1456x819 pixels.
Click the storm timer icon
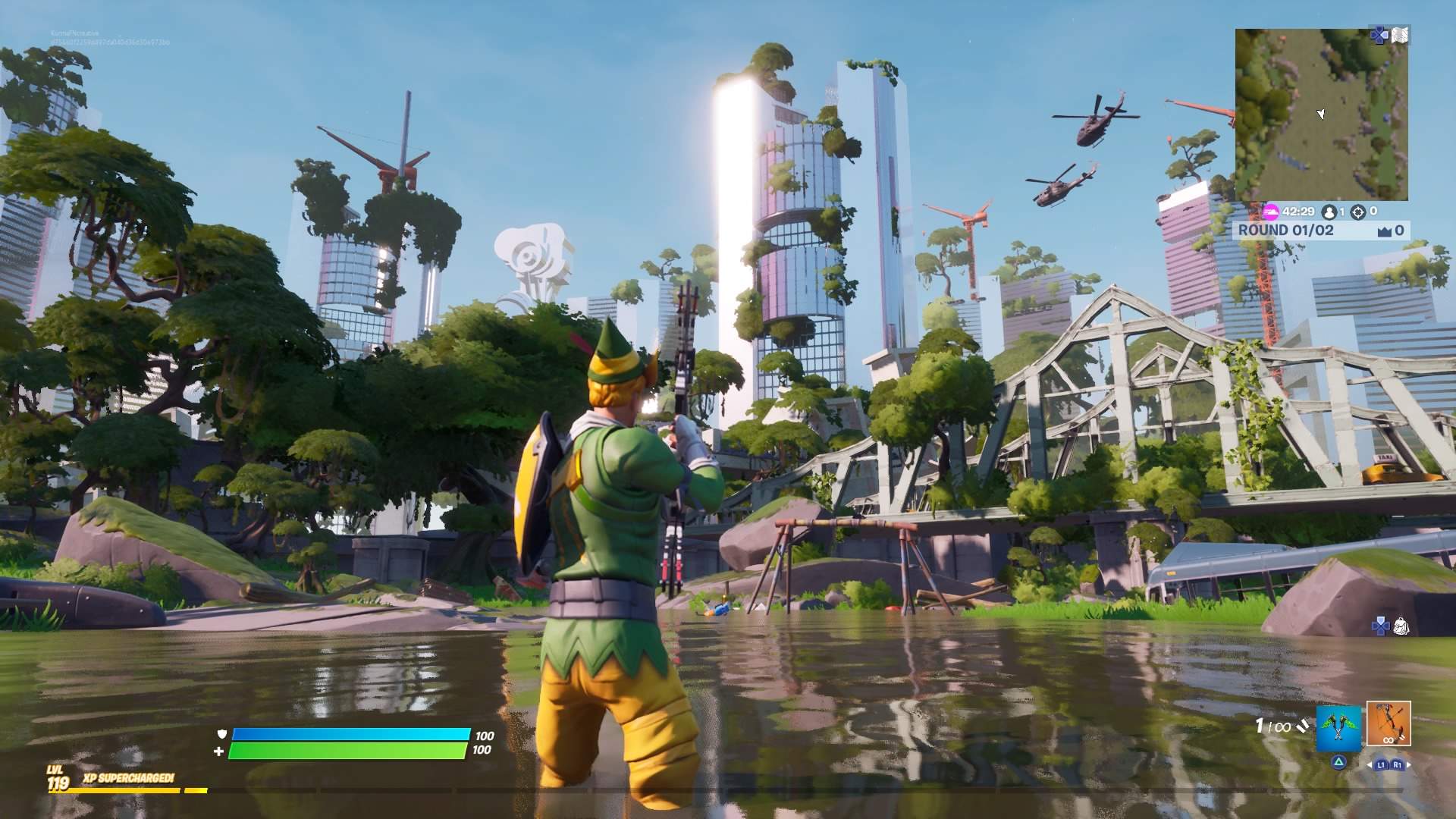coord(1272,212)
